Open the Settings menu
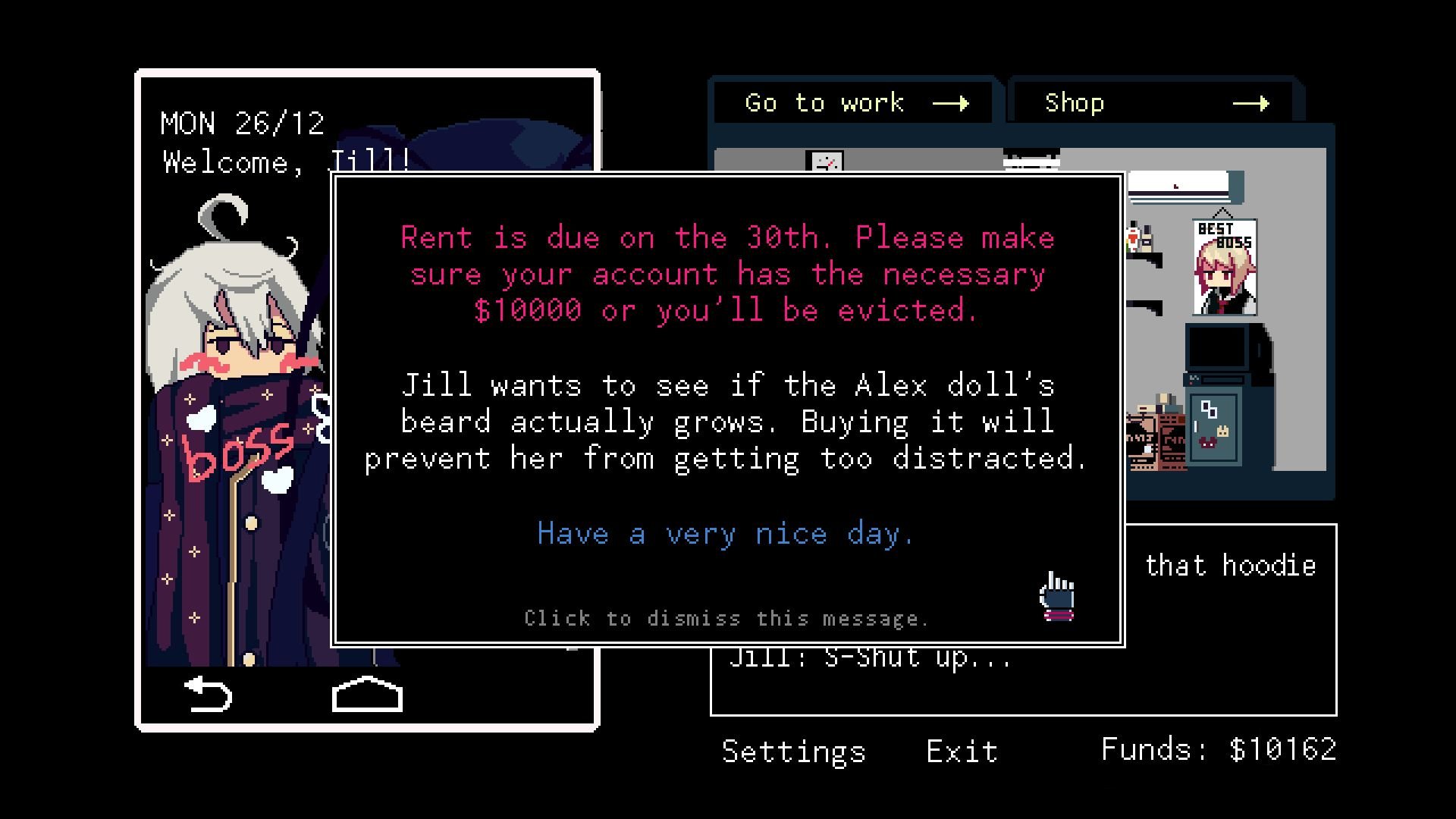This screenshot has width=1456, height=819. pos(793,751)
